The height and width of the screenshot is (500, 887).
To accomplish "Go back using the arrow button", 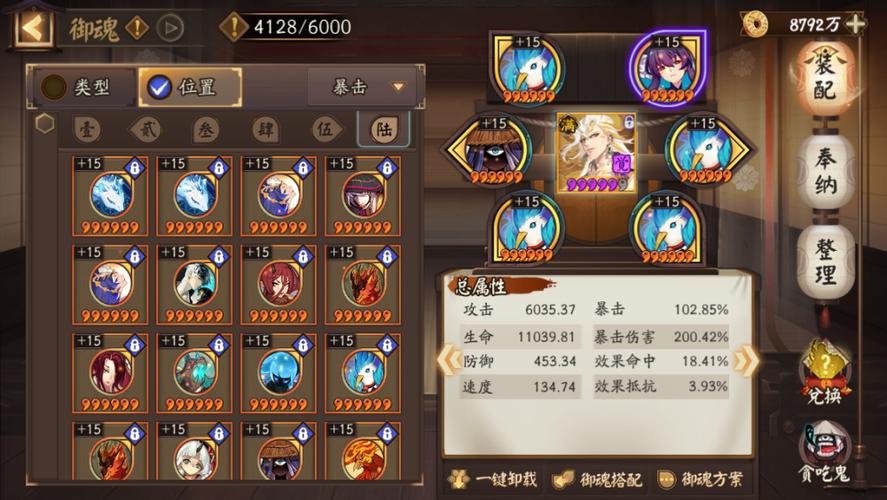I will pos(31,27).
